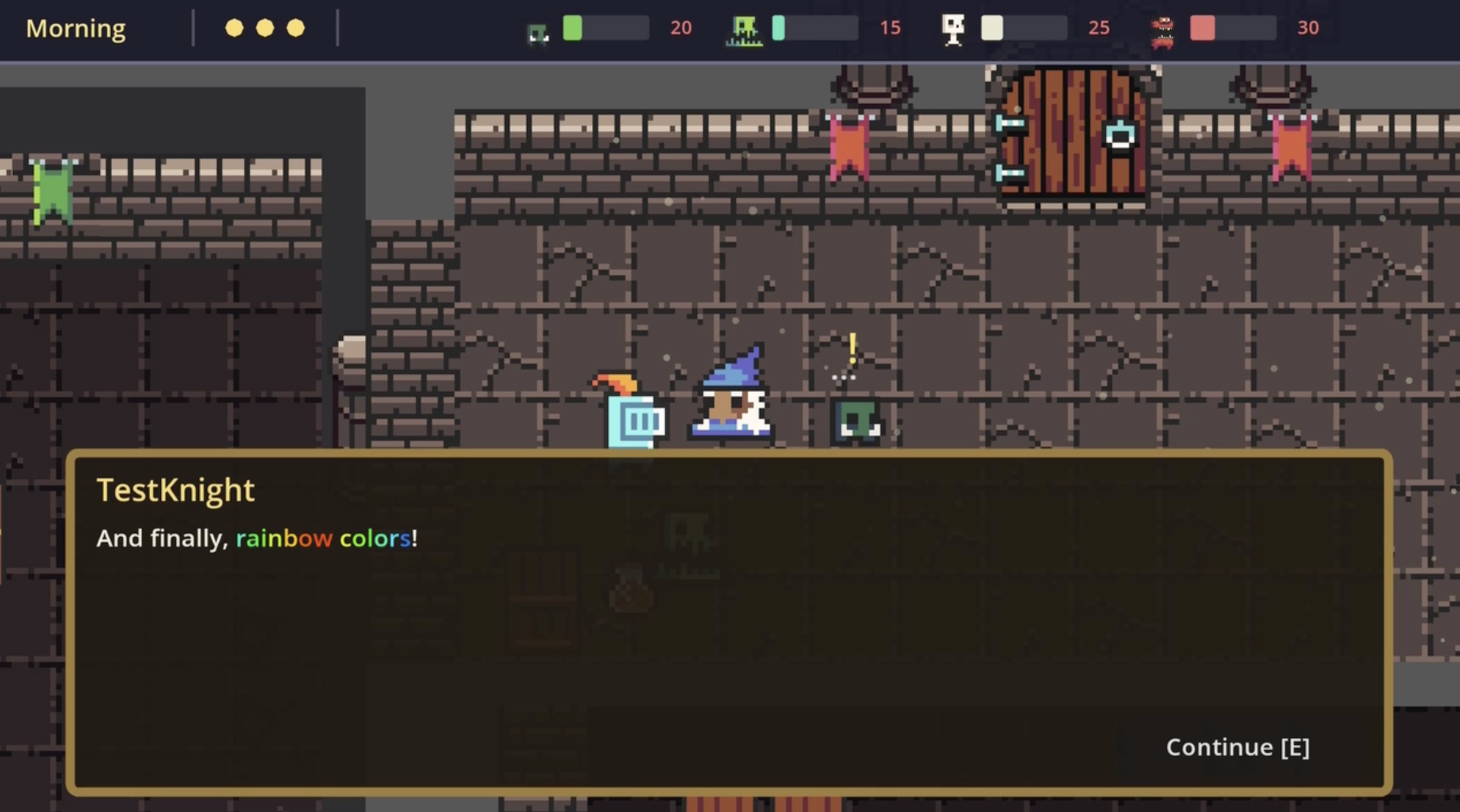1460x812 pixels.
Task: Click the zombie's green health bar
Action: click(x=573, y=27)
